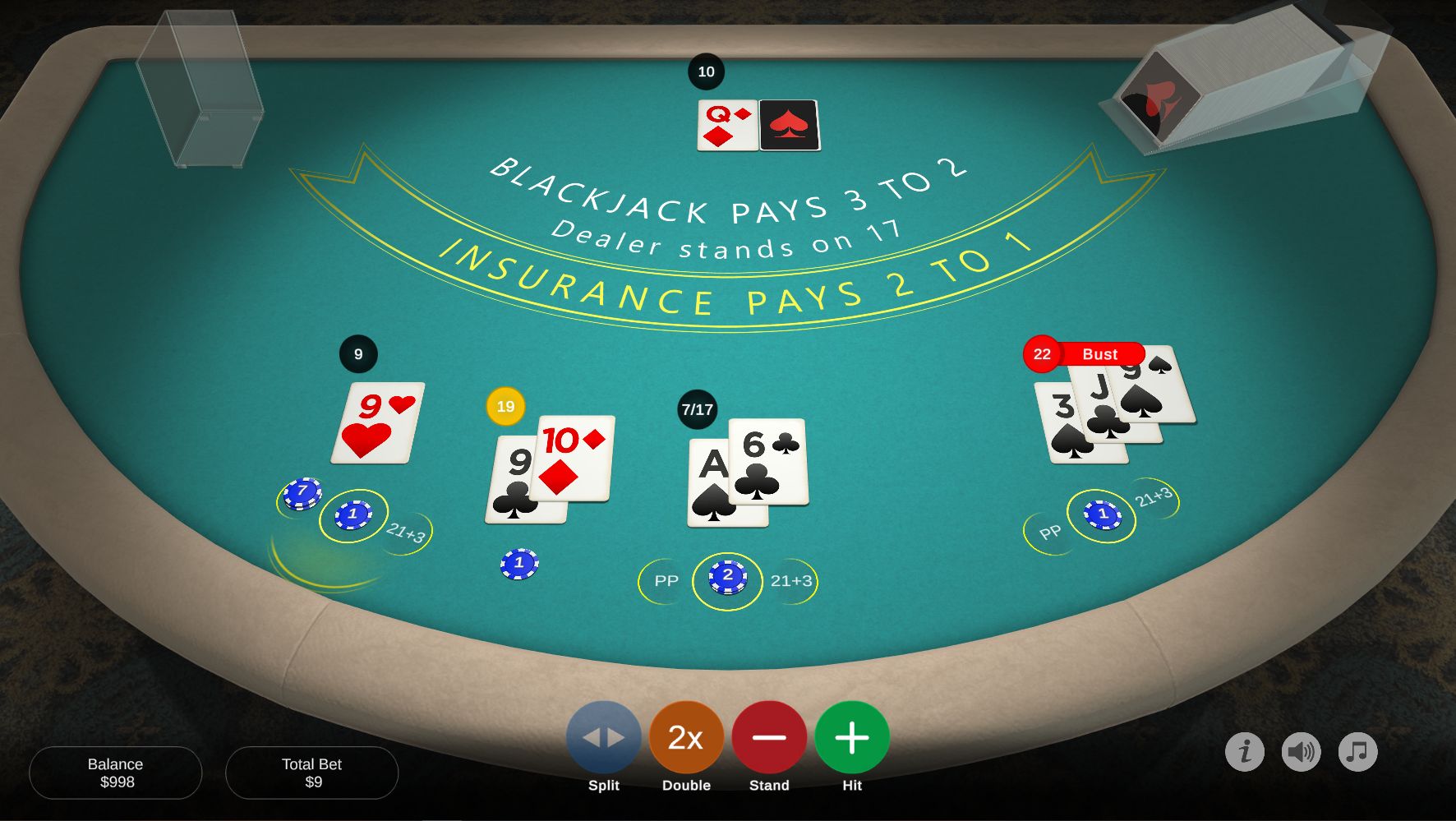This screenshot has width=1456, height=821.
Task: Toggle background music note icon
Action: click(x=1358, y=751)
